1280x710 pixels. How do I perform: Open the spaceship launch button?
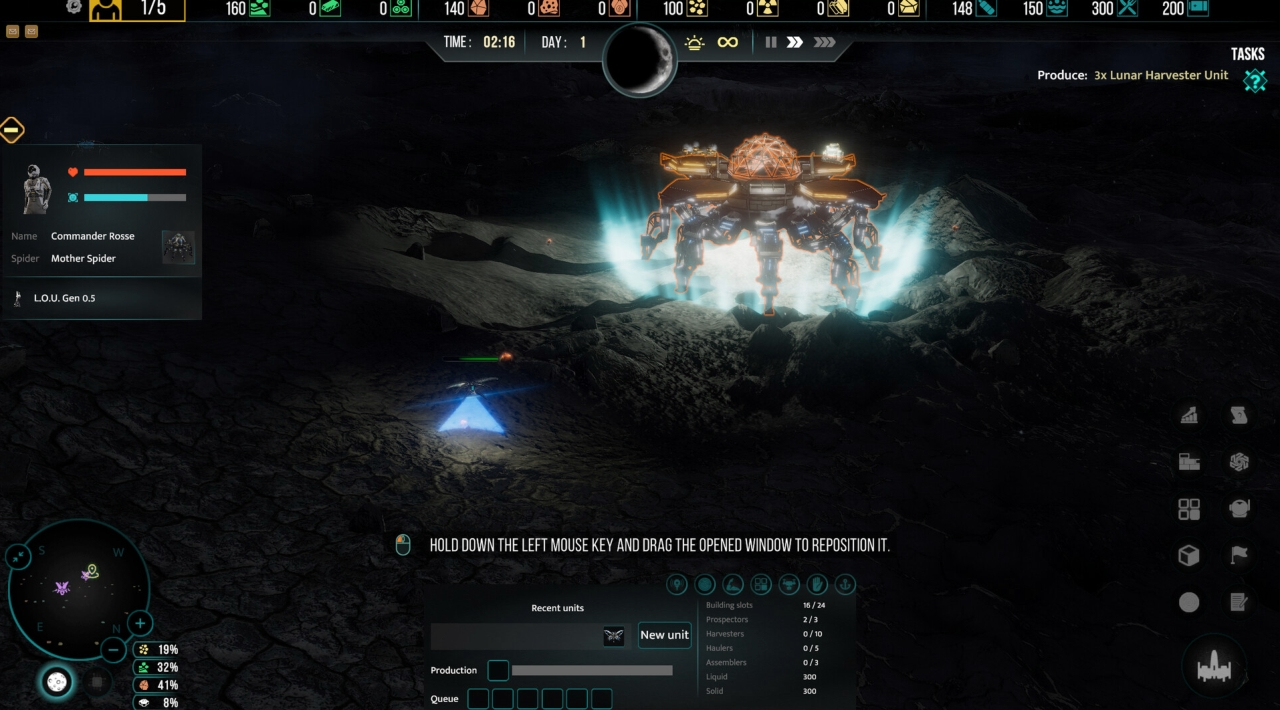pyautogui.click(x=1214, y=665)
